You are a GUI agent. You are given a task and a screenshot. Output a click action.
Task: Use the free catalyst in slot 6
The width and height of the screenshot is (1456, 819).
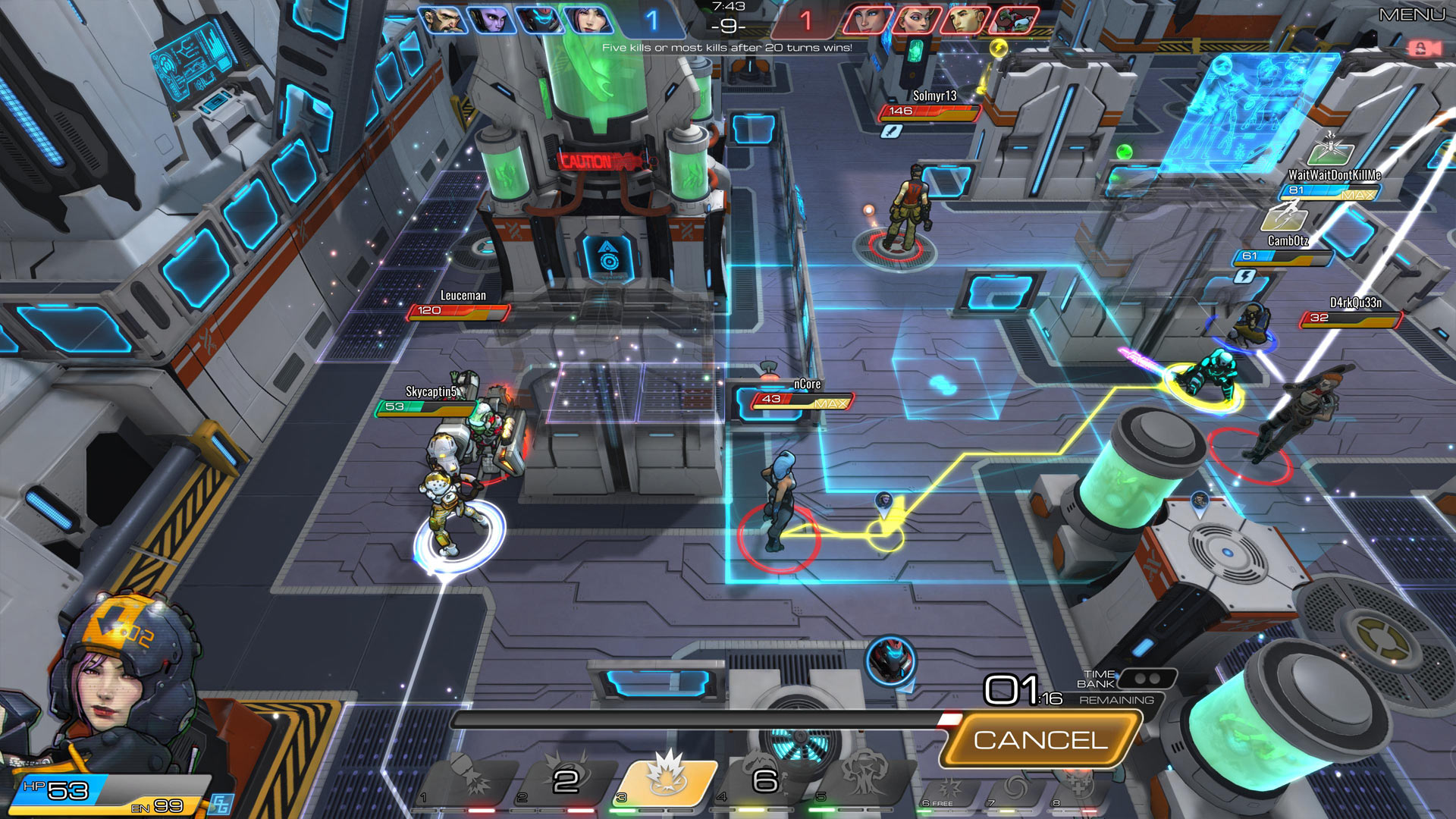949,790
